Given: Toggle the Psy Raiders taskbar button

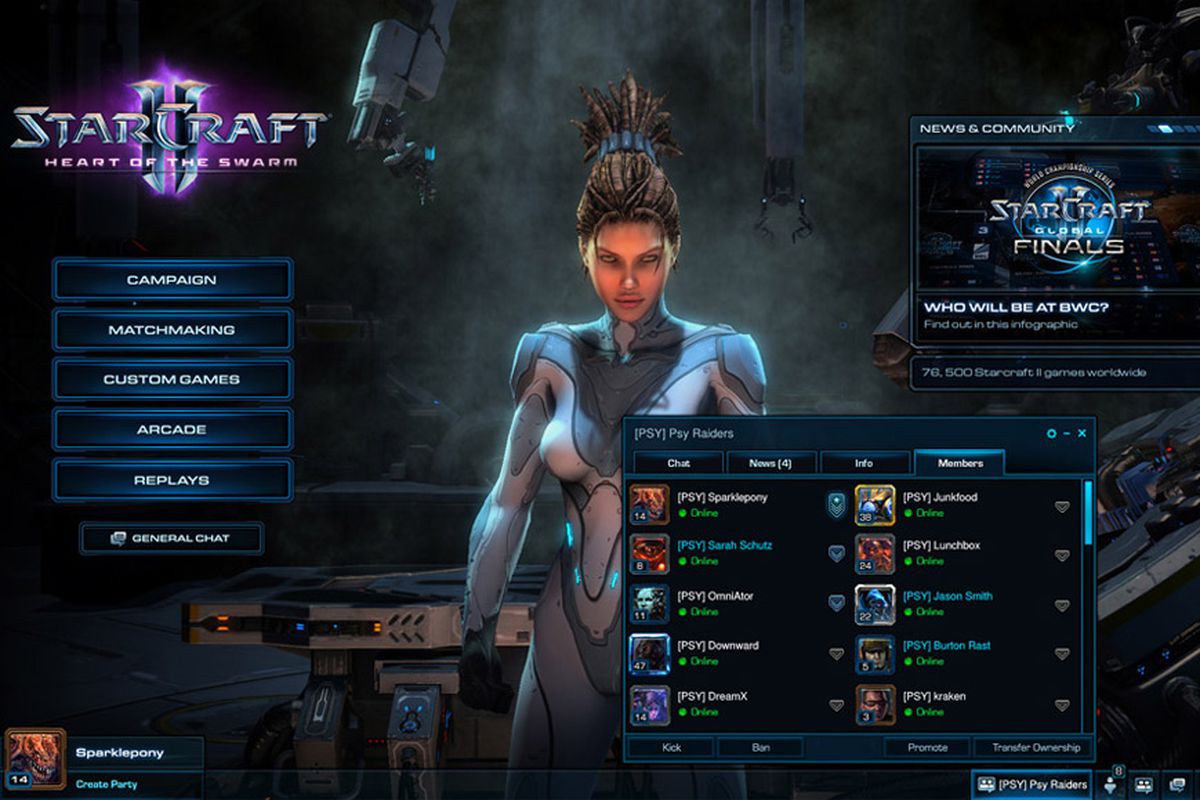Looking at the screenshot, I should point(1032,785).
